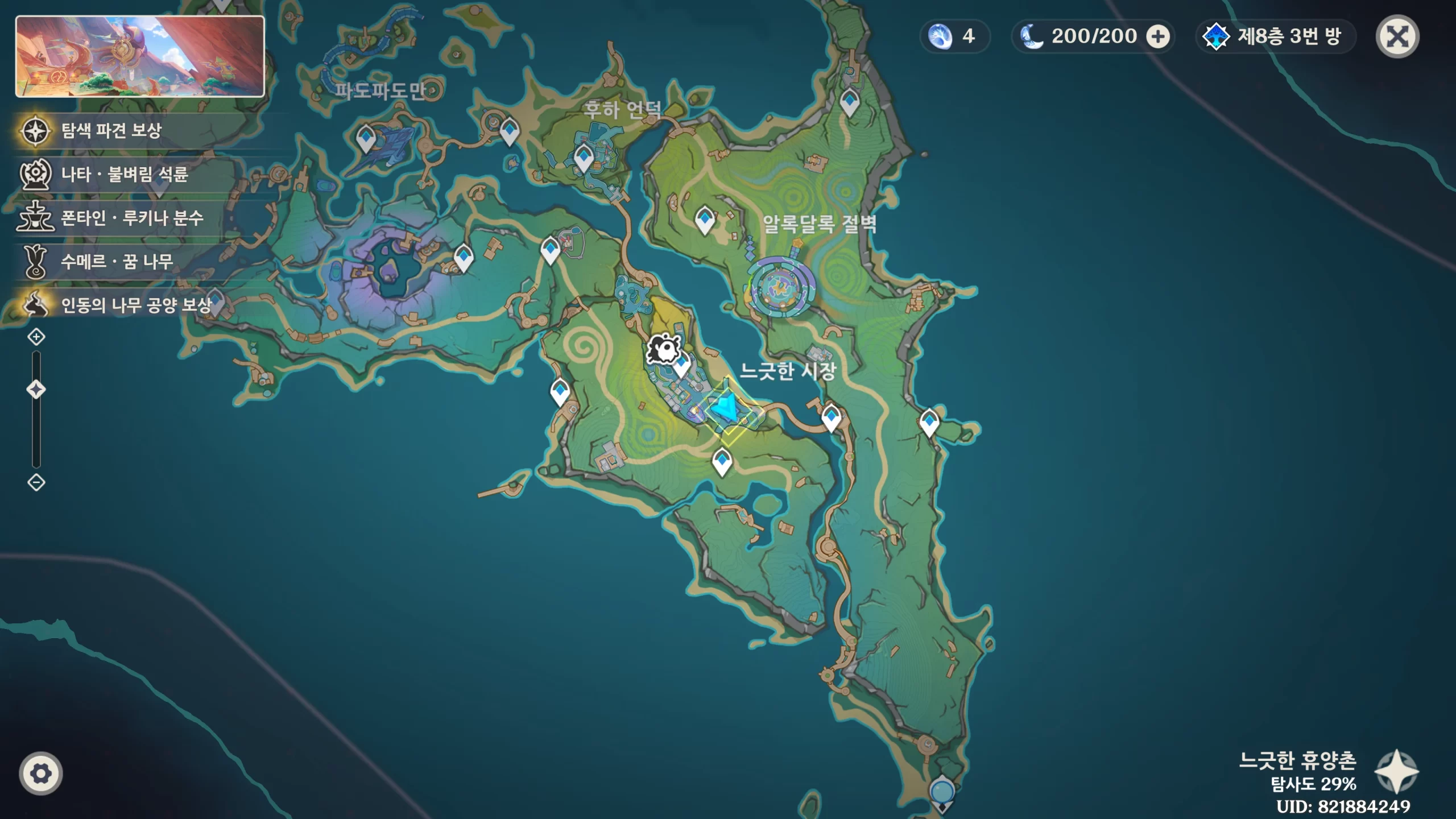
Task: Select 수메르 · 꿈 나무 entry
Action: pos(117,262)
